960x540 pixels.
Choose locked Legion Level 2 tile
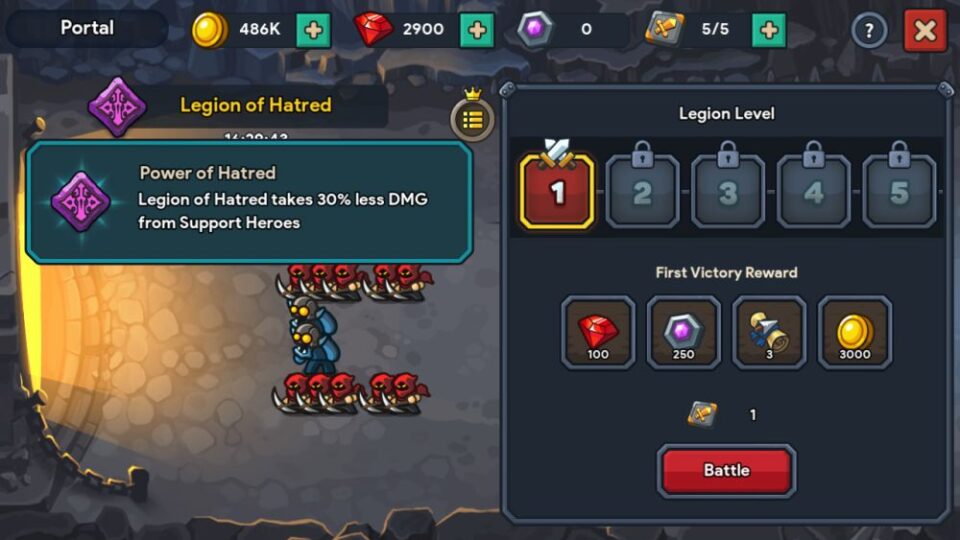click(x=642, y=190)
